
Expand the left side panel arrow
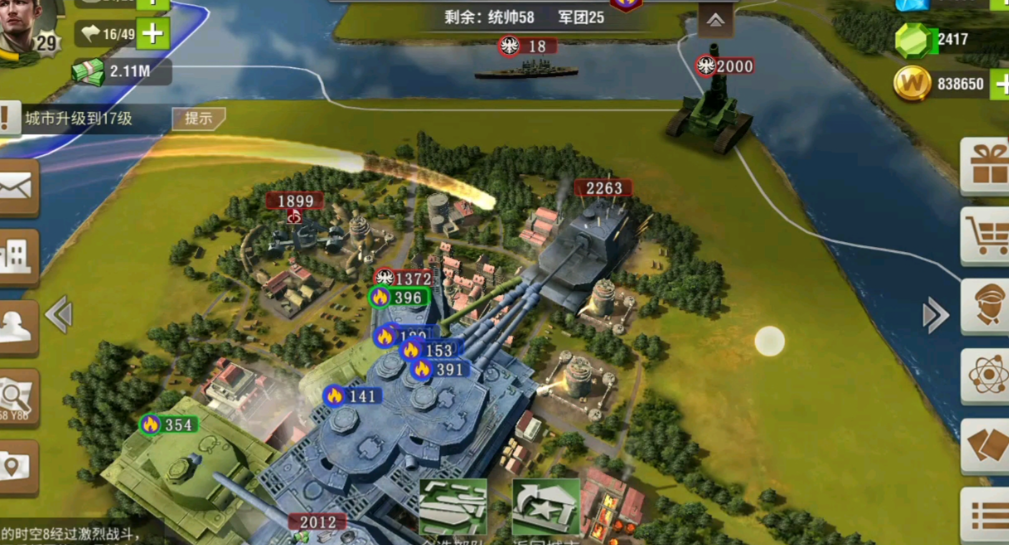[x=58, y=315]
